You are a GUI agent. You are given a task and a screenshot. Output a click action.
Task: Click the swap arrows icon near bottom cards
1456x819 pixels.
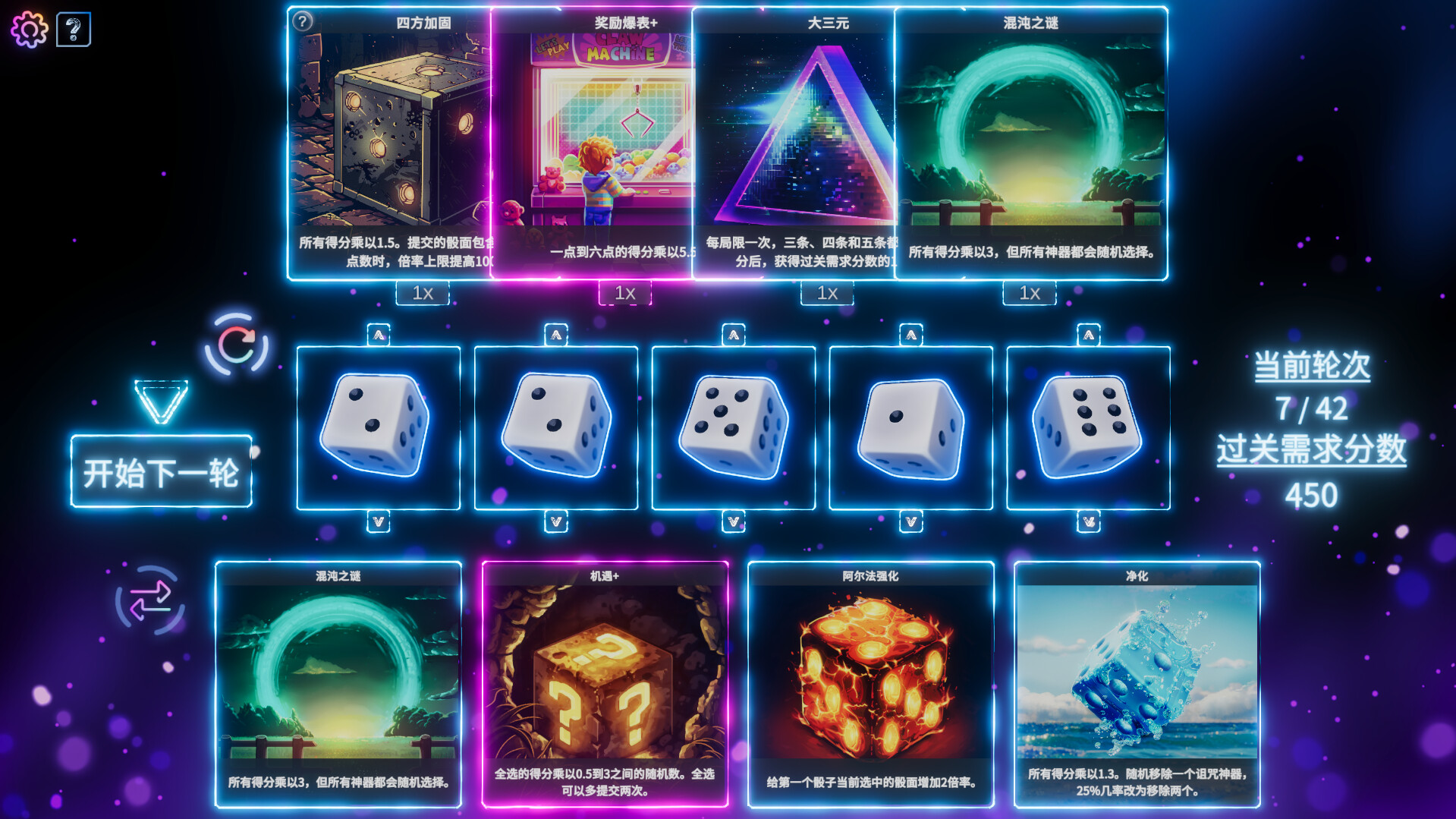(x=152, y=600)
